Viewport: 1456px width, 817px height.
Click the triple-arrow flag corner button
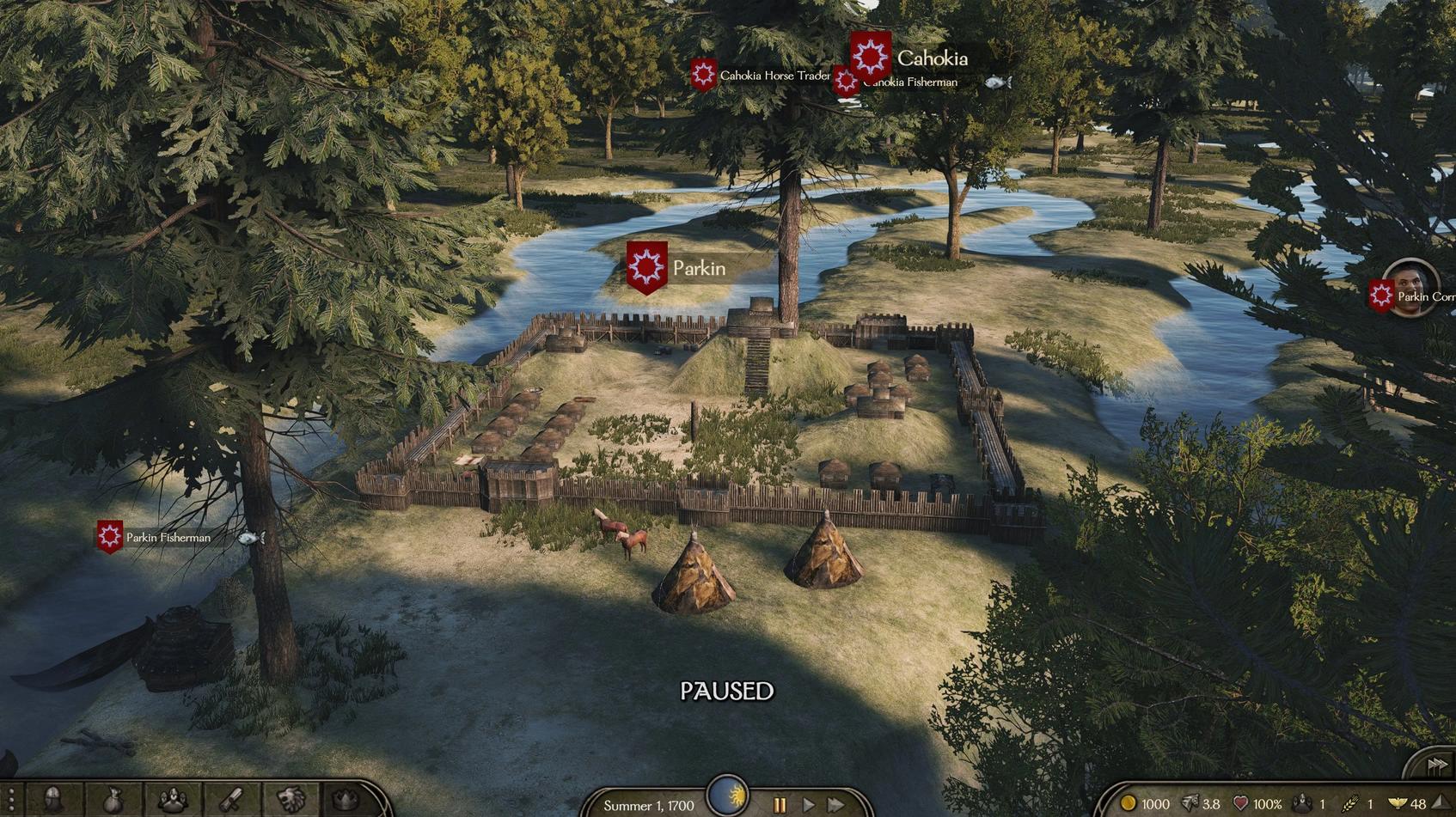click(1436, 764)
